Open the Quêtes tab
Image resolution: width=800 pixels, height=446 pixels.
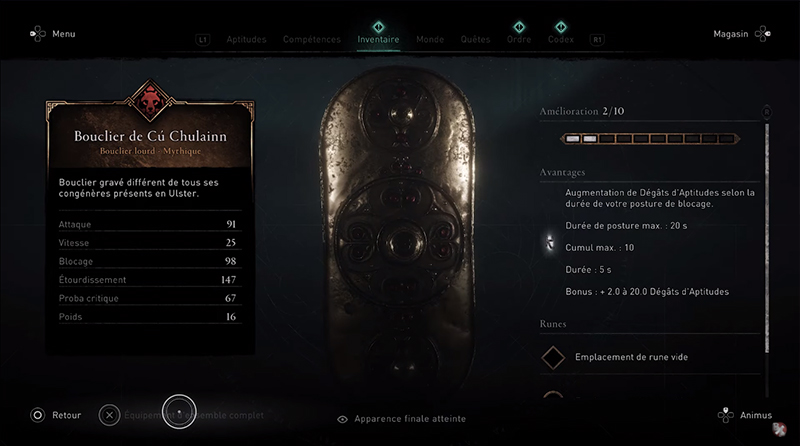tap(475, 40)
